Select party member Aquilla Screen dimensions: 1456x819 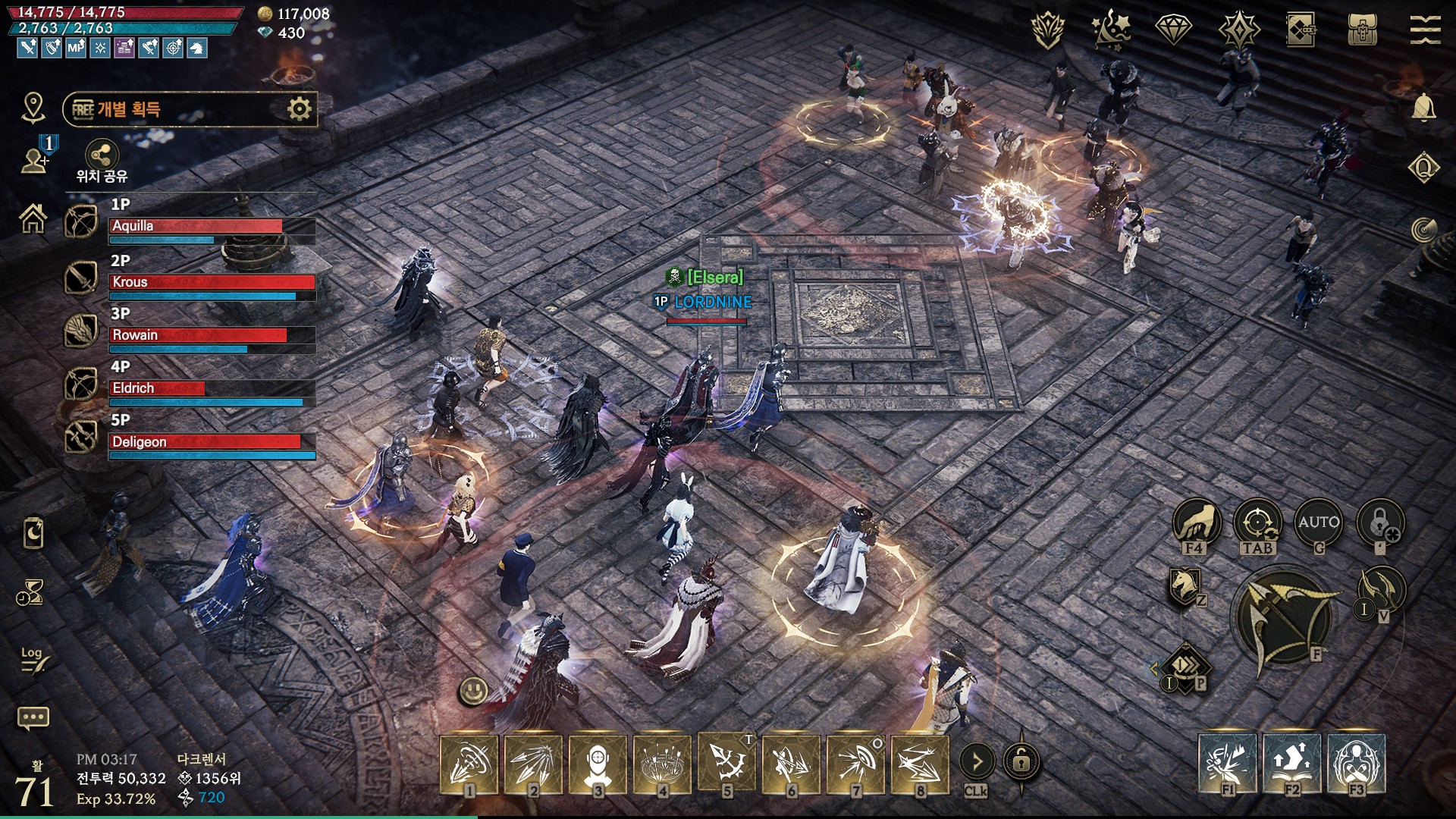tap(212, 226)
